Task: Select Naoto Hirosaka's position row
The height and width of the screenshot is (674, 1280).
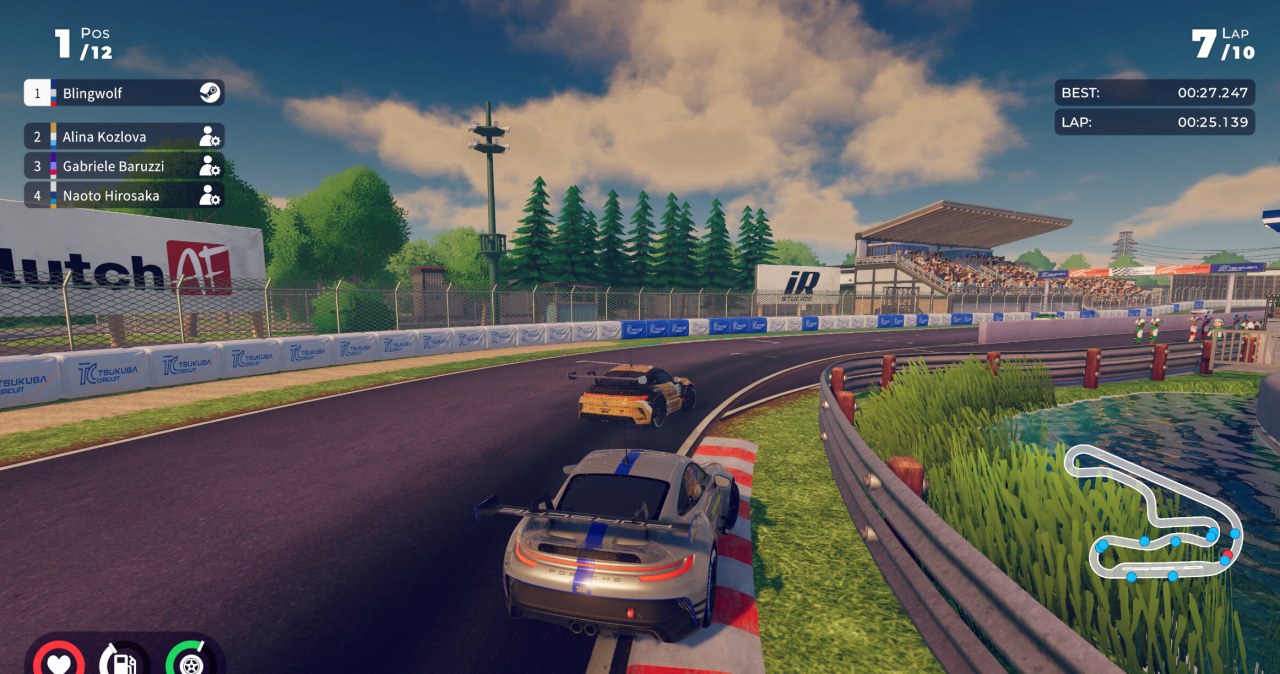Action: coord(124,196)
